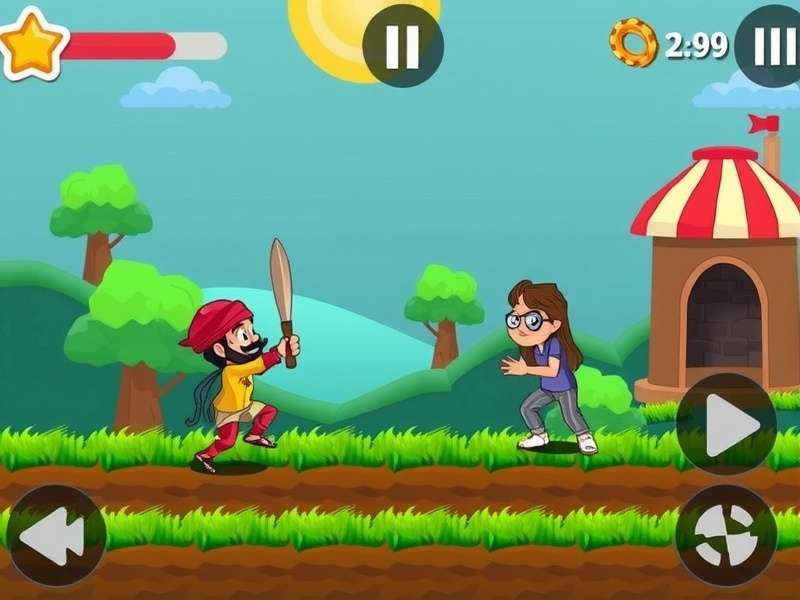Hit the round attack button
Screen dimensions: 800x600
coord(727,535)
